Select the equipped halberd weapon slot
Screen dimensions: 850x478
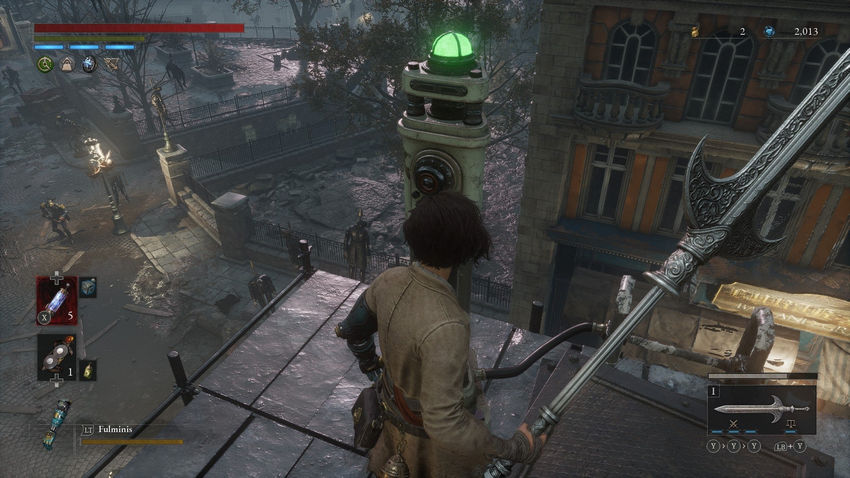click(x=762, y=408)
